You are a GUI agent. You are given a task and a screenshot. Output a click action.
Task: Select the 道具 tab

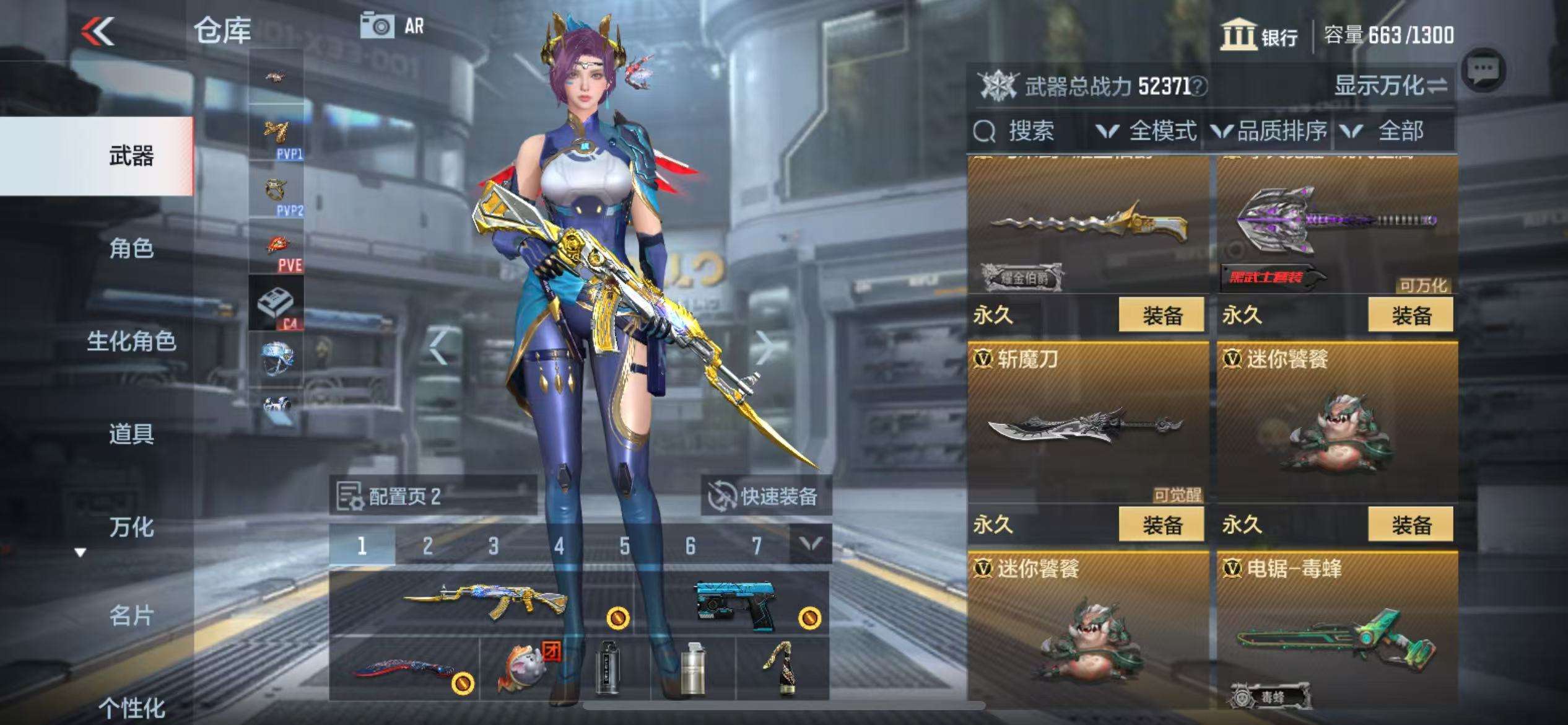(131, 434)
